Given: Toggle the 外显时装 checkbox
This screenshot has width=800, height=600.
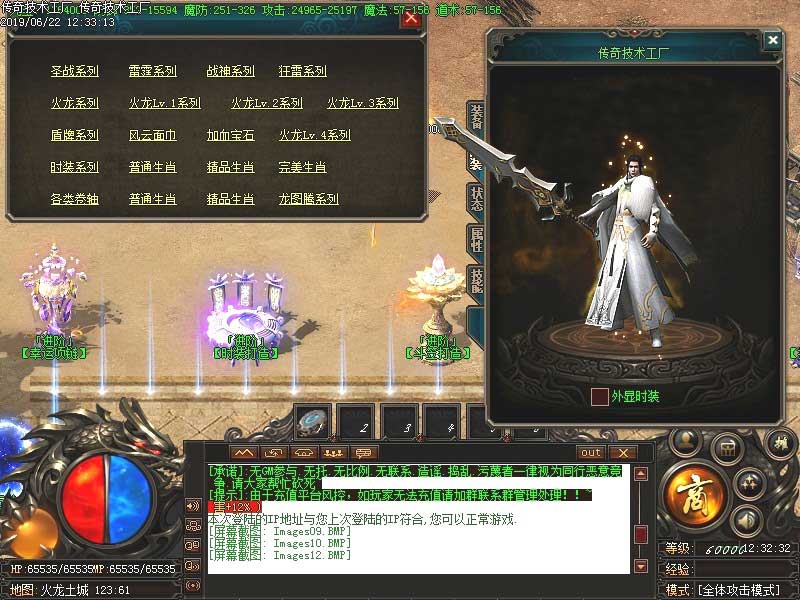Looking at the screenshot, I should tap(600, 397).
